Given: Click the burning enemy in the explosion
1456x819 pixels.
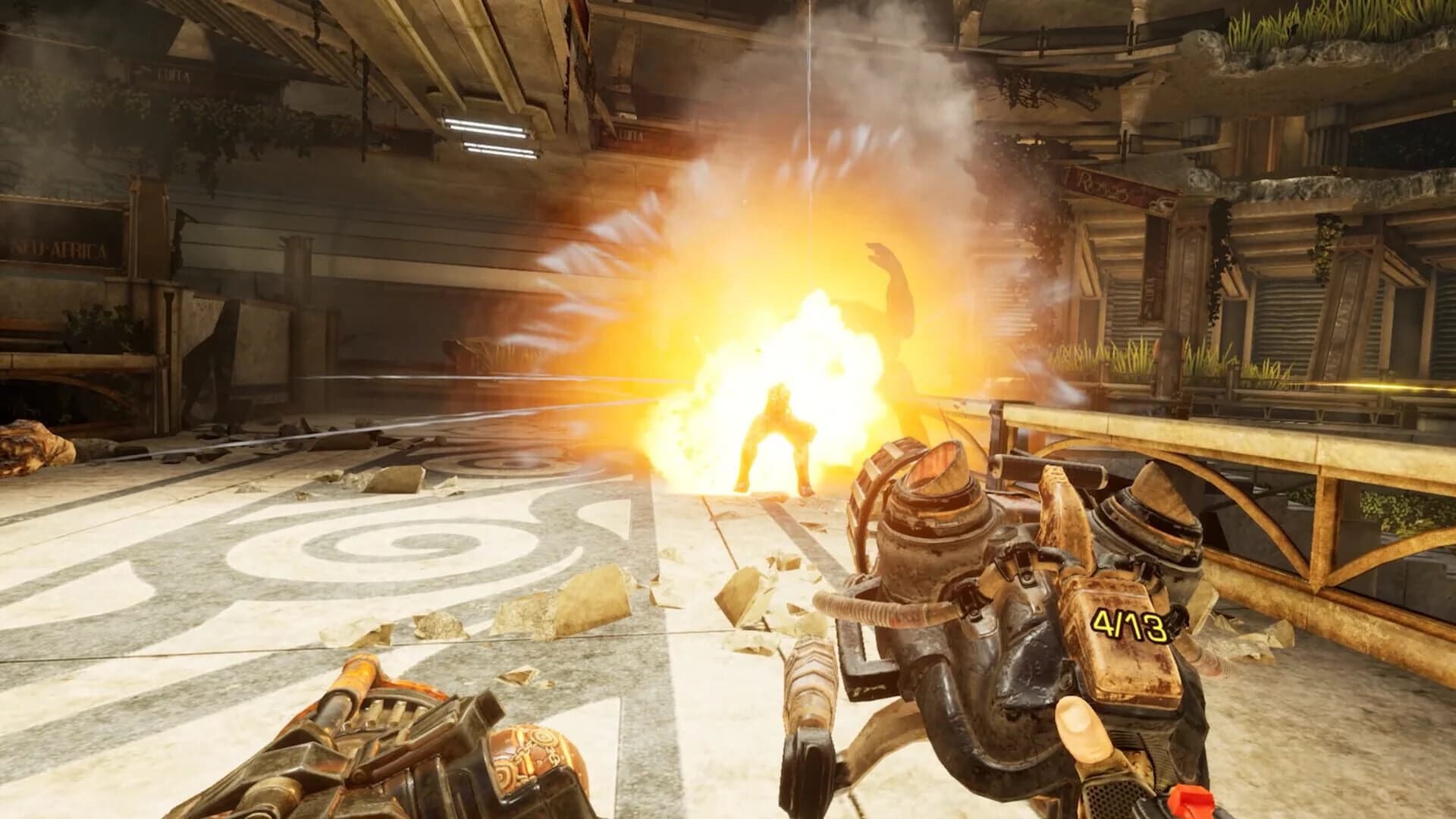Looking at the screenshot, I should [773, 432].
